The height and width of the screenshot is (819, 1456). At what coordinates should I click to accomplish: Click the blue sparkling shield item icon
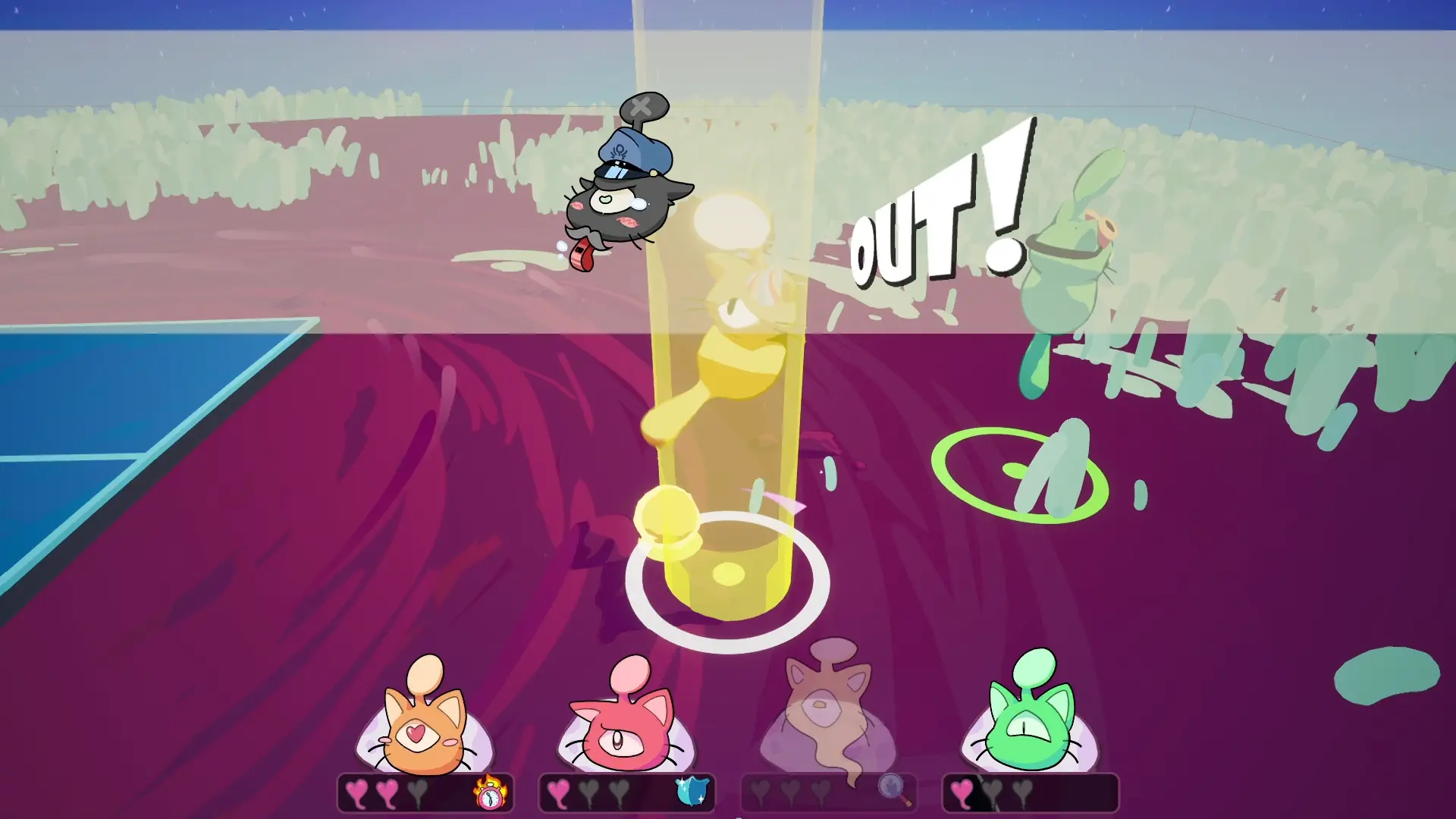(x=692, y=791)
